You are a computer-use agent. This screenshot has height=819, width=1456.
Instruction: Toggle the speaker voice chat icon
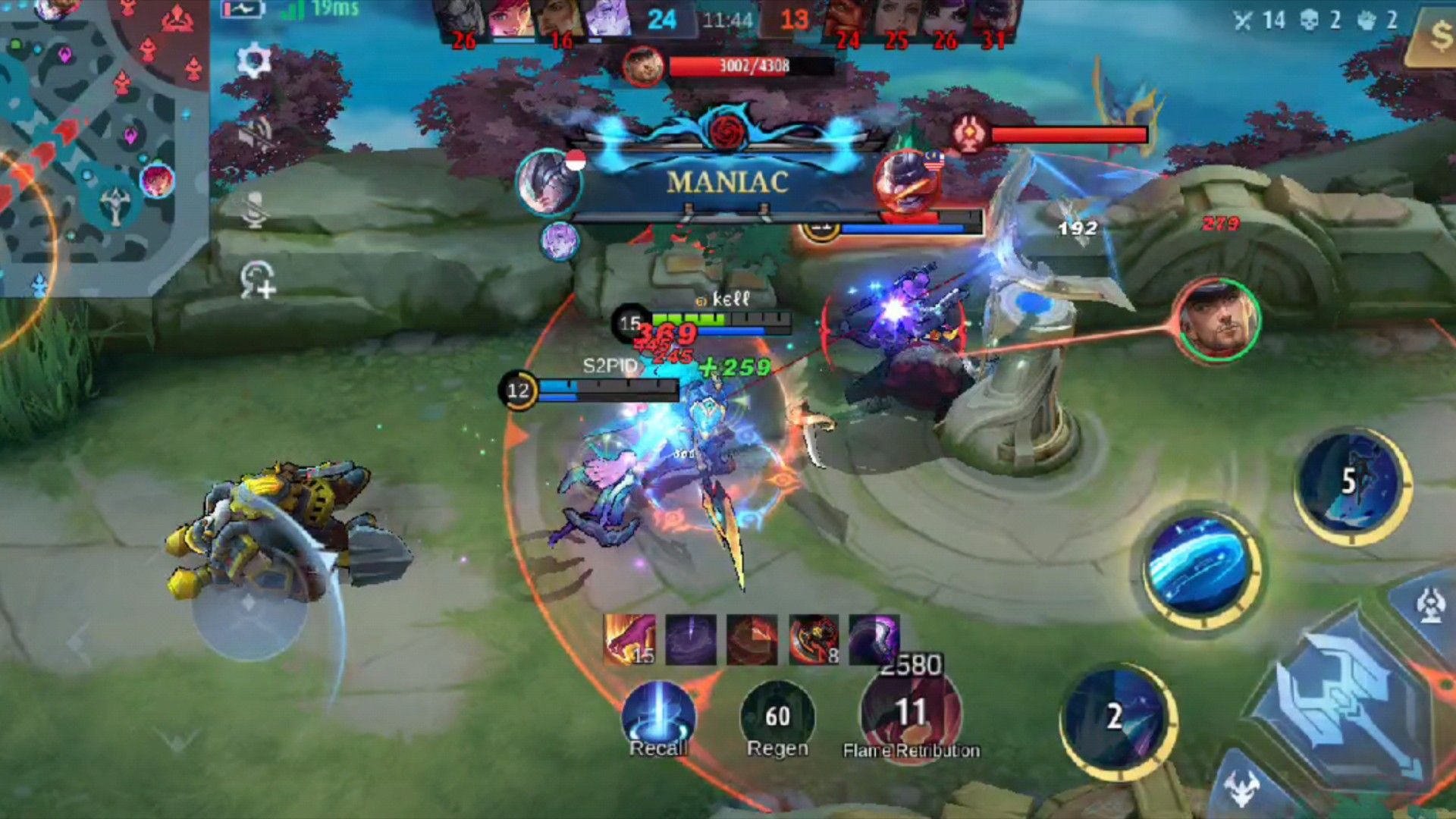[x=256, y=135]
